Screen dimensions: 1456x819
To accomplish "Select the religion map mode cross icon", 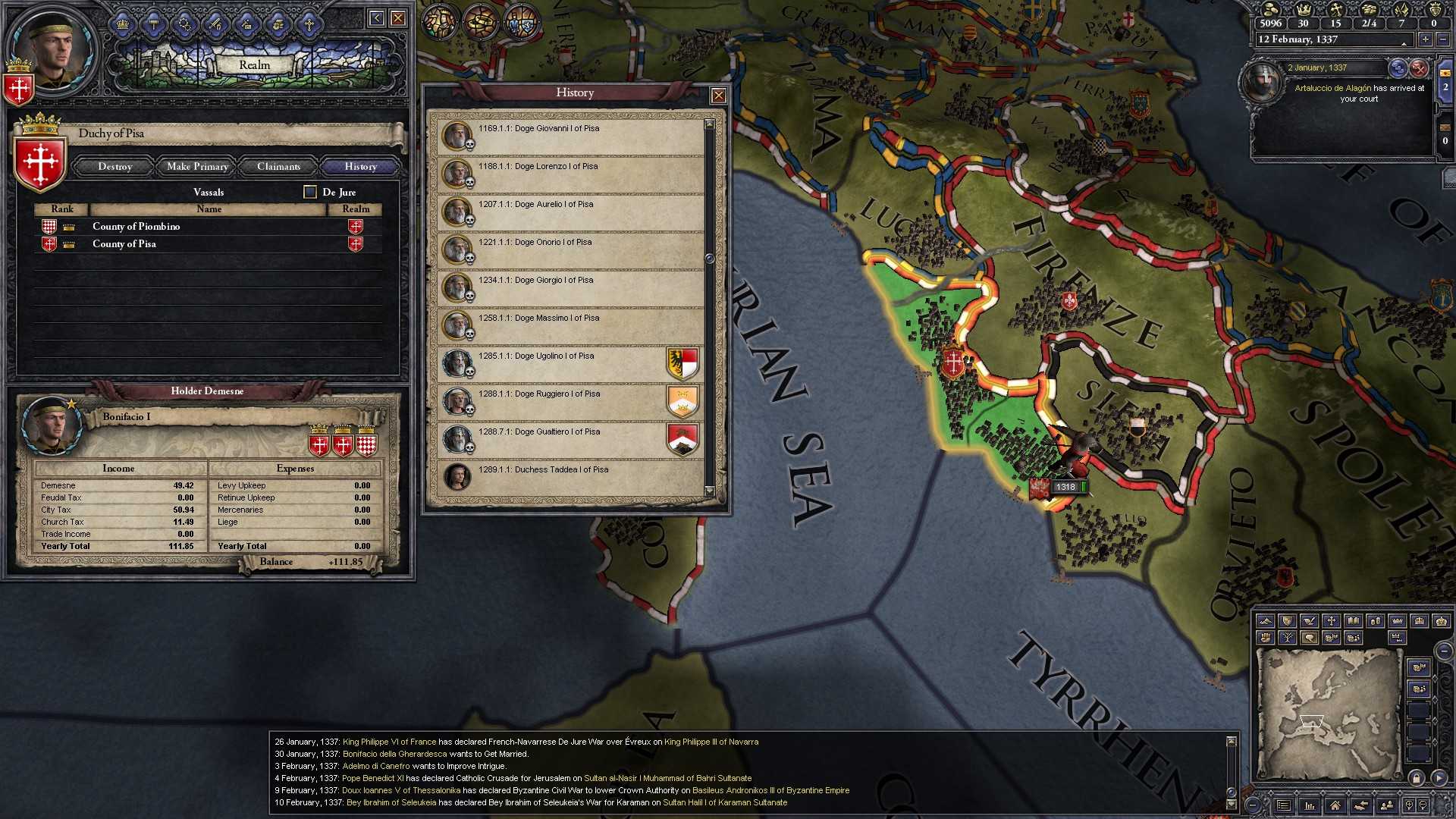I will (x=1333, y=620).
